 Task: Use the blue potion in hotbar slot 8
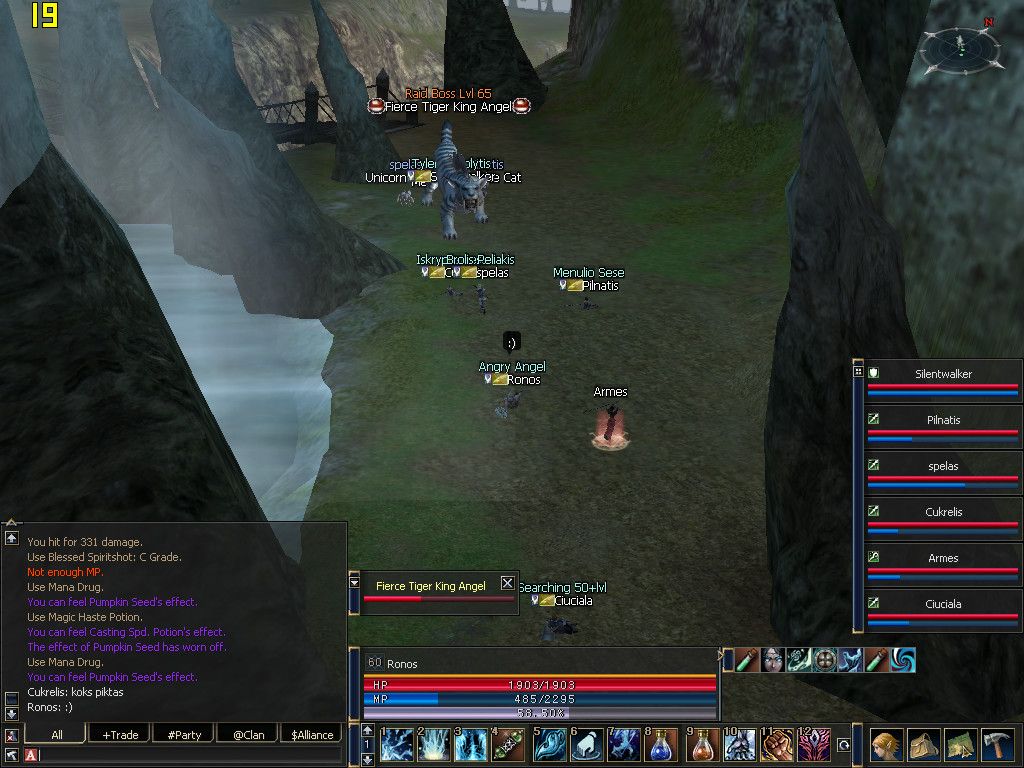coord(662,746)
